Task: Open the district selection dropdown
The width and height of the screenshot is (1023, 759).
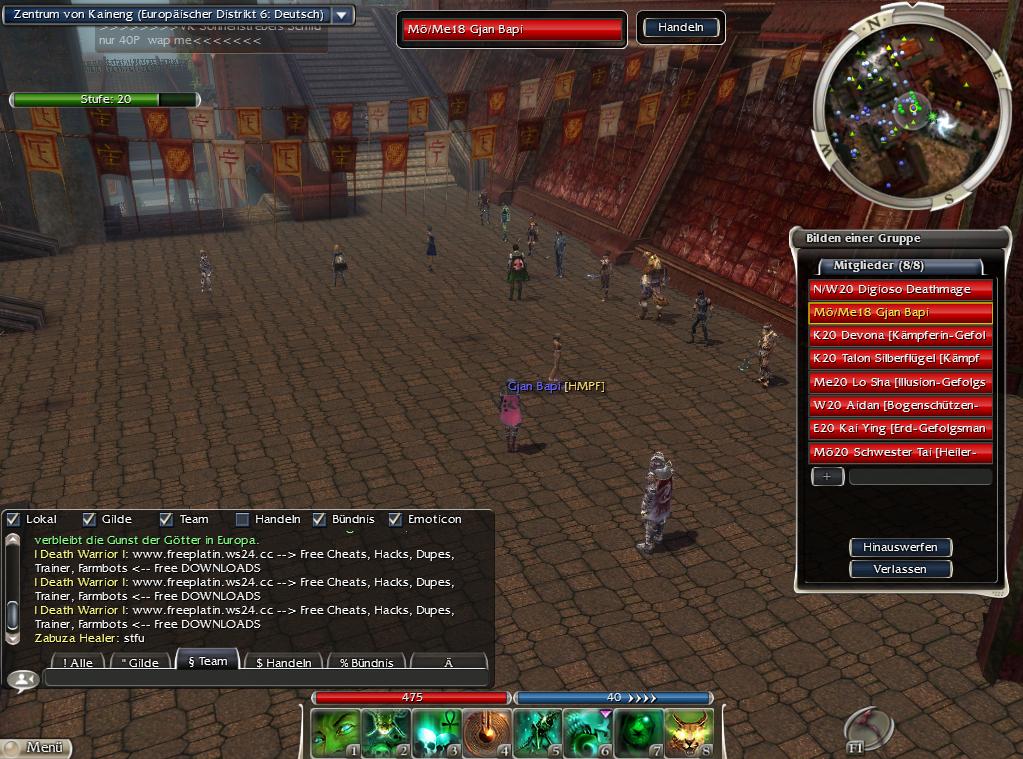Action: pyautogui.click(x=342, y=15)
